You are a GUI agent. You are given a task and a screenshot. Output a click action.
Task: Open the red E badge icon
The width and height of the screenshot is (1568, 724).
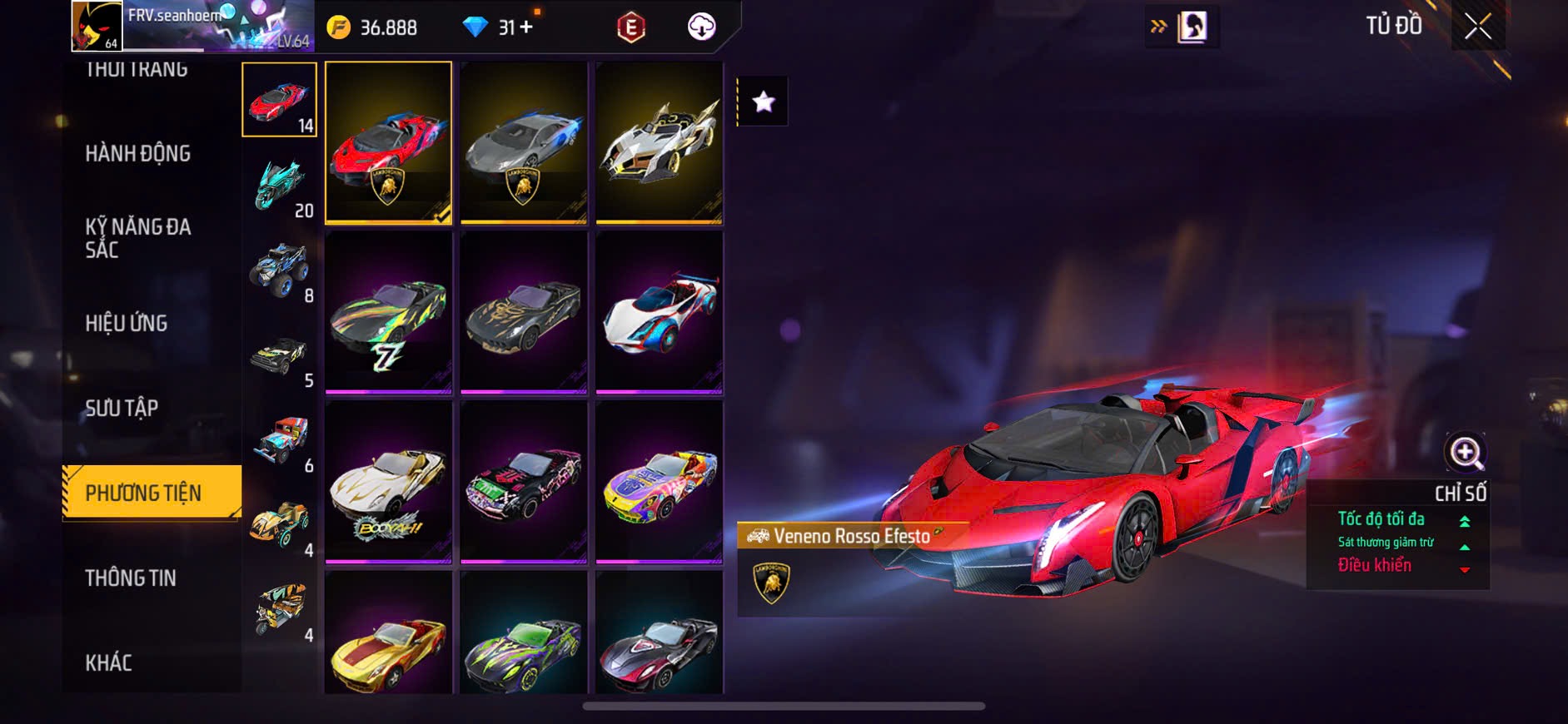point(631,27)
